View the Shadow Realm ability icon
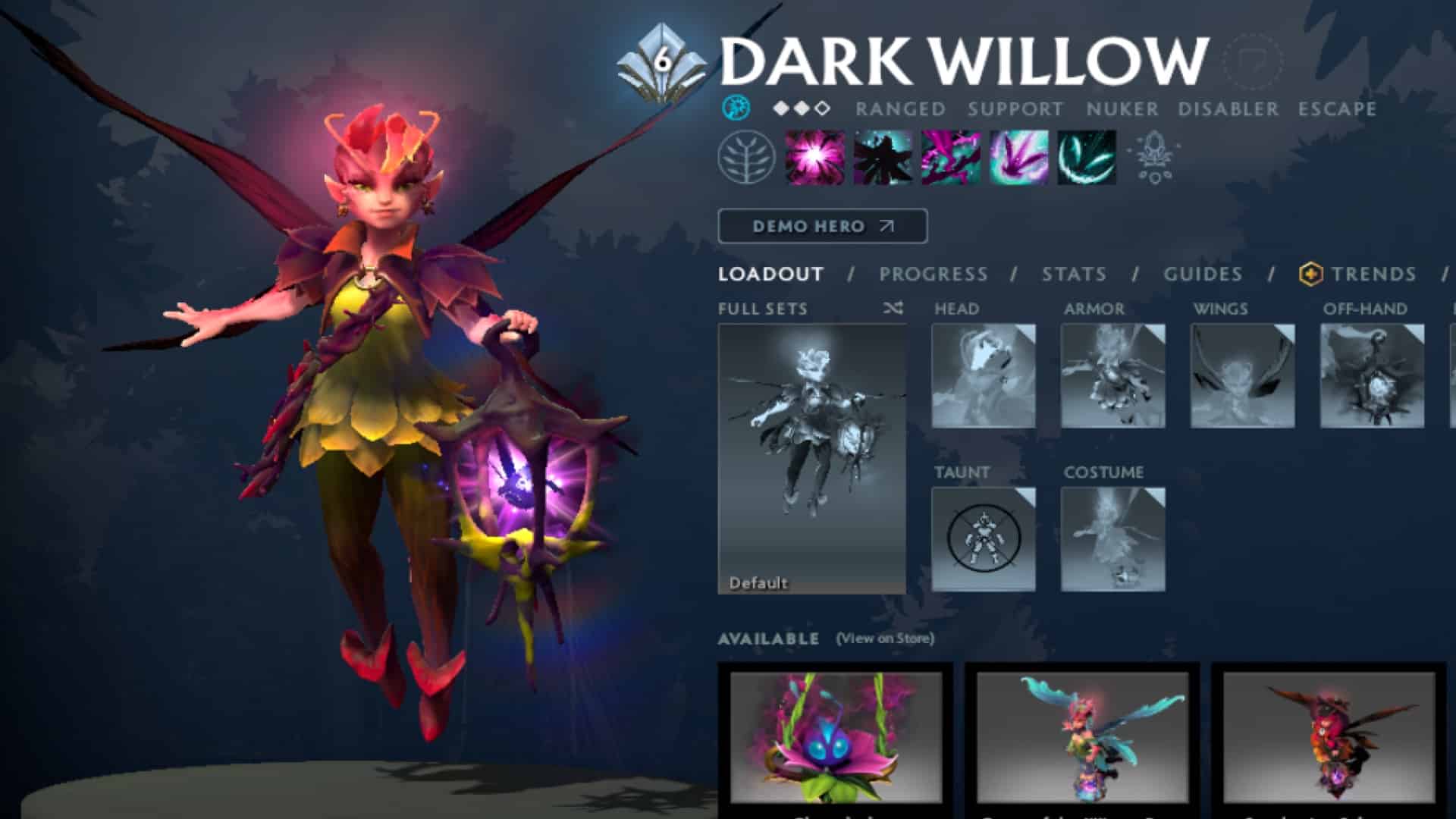Screen dimensions: 1456x819 click(x=883, y=159)
